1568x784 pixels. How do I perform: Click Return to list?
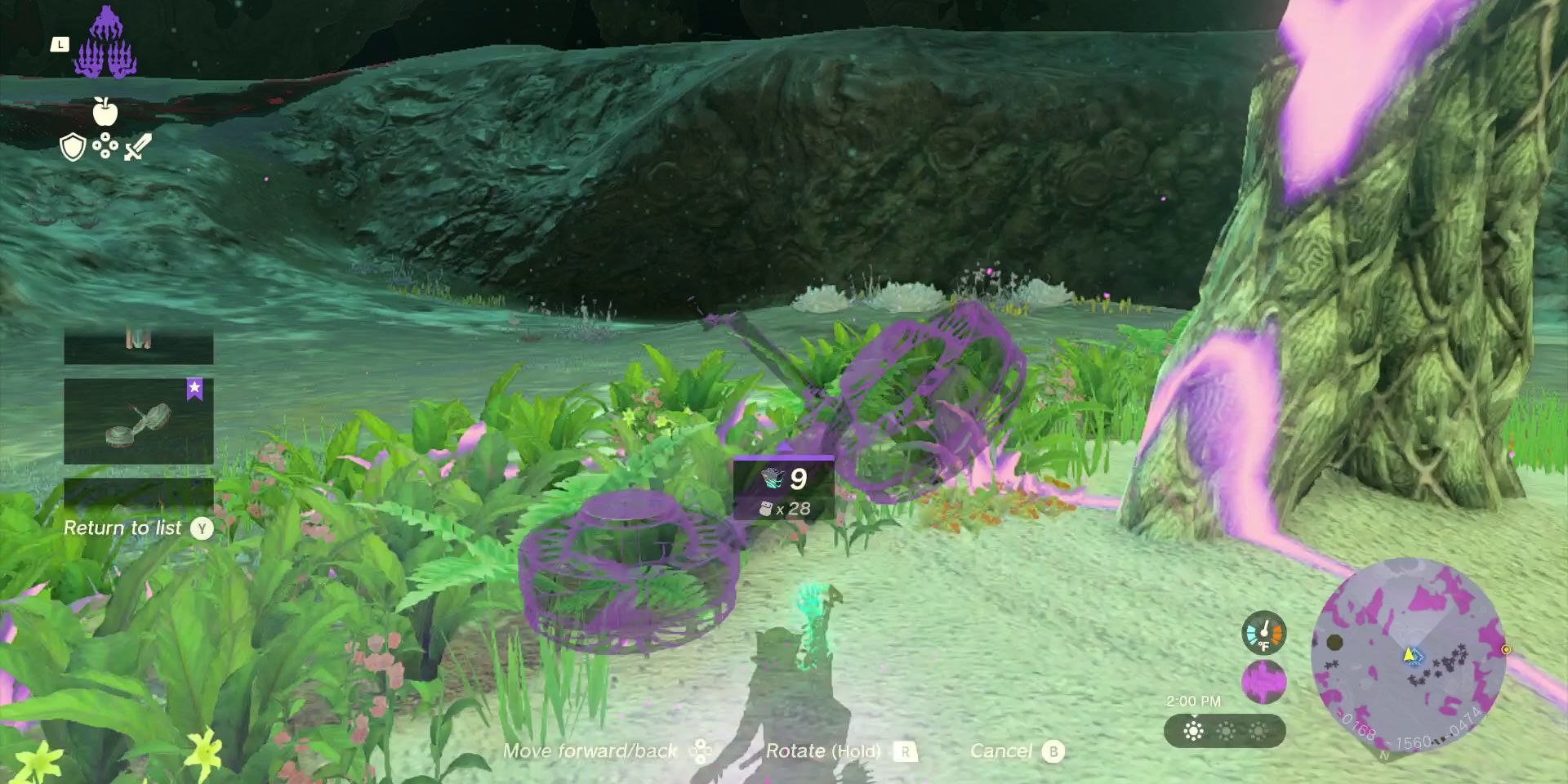click(122, 528)
